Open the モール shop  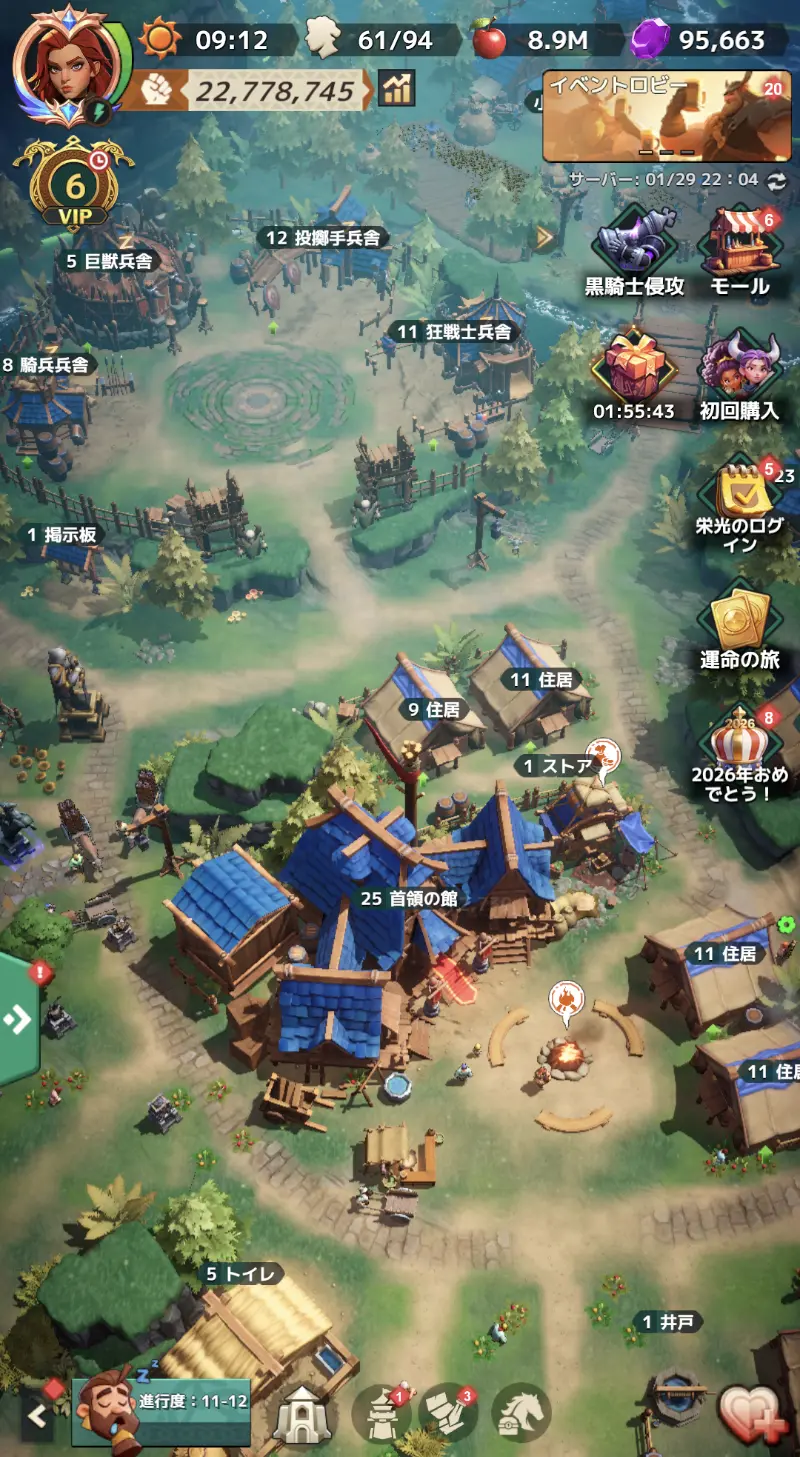(739, 252)
